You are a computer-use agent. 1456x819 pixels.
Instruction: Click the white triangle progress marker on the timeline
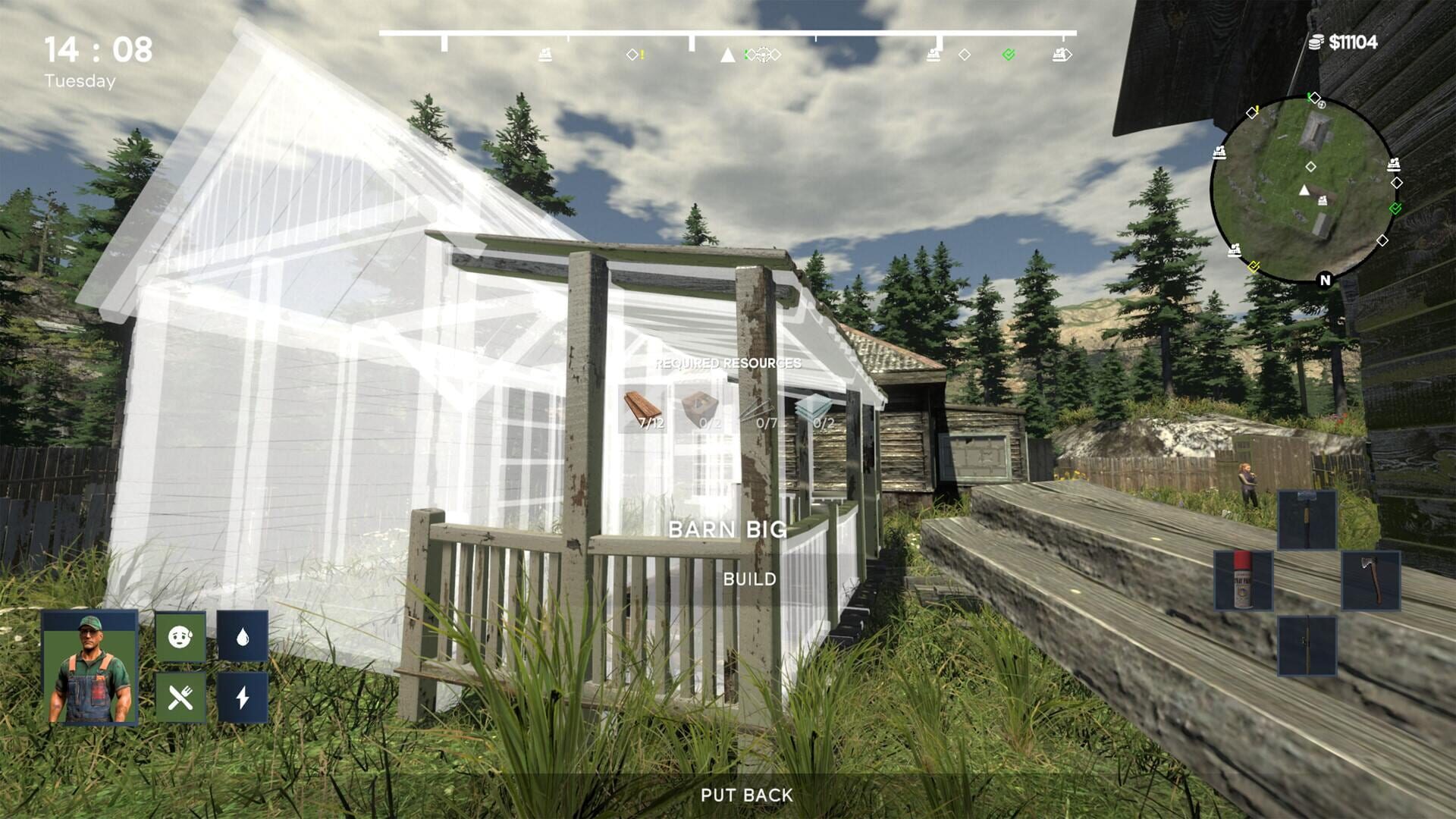click(727, 55)
